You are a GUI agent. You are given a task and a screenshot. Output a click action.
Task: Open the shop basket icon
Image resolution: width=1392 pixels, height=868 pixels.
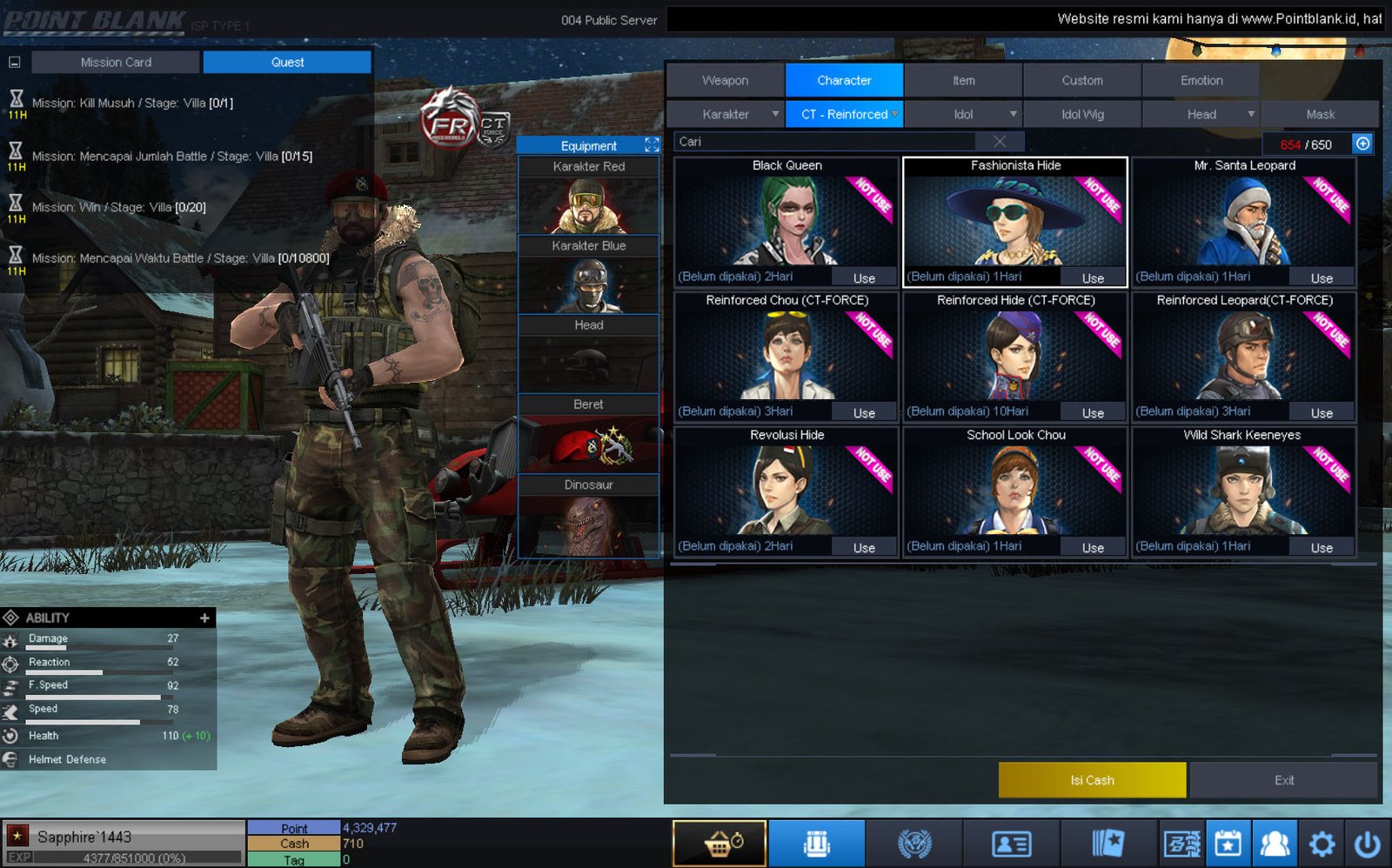click(719, 843)
